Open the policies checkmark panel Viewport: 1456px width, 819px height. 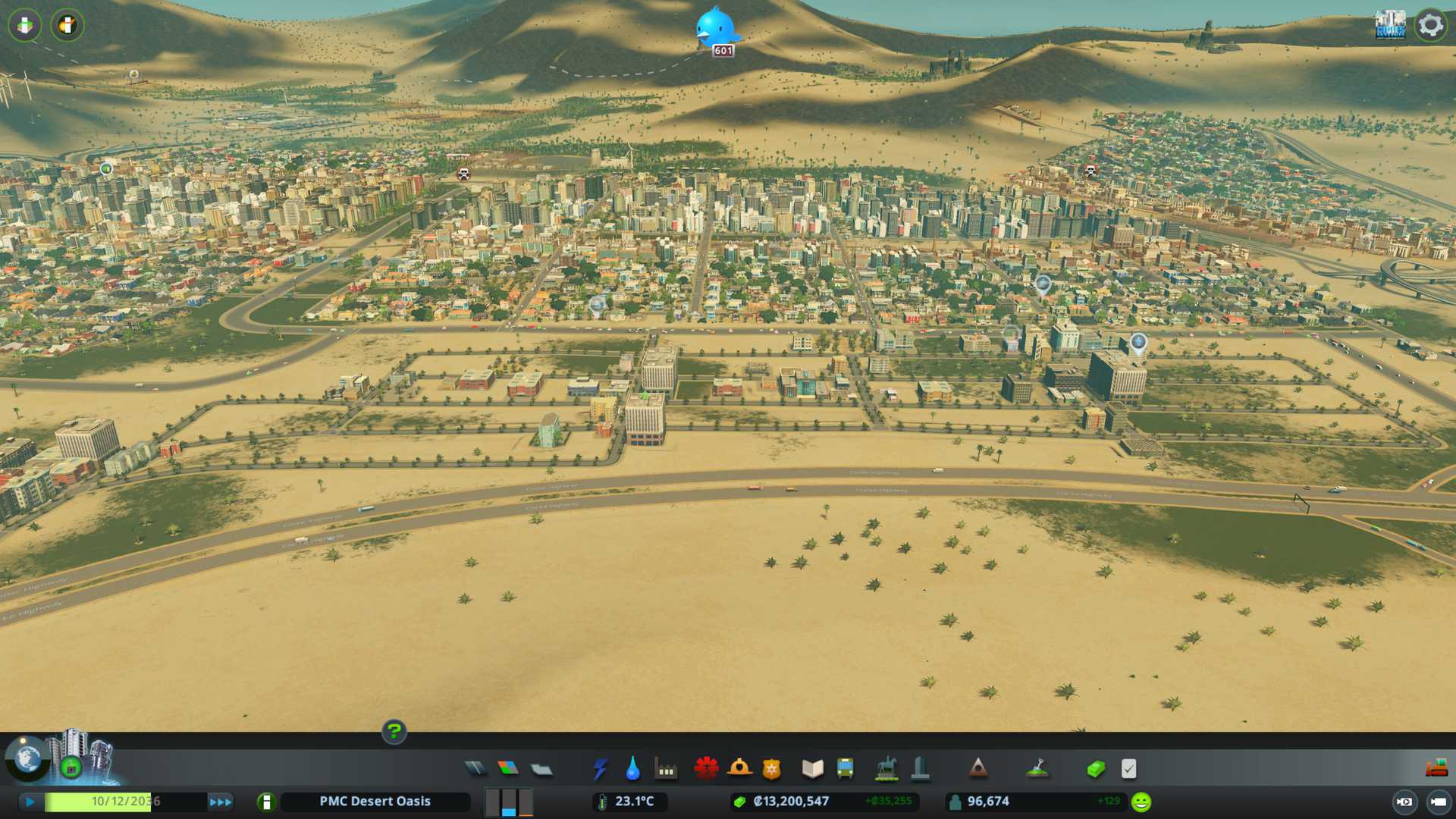coord(1129,769)
